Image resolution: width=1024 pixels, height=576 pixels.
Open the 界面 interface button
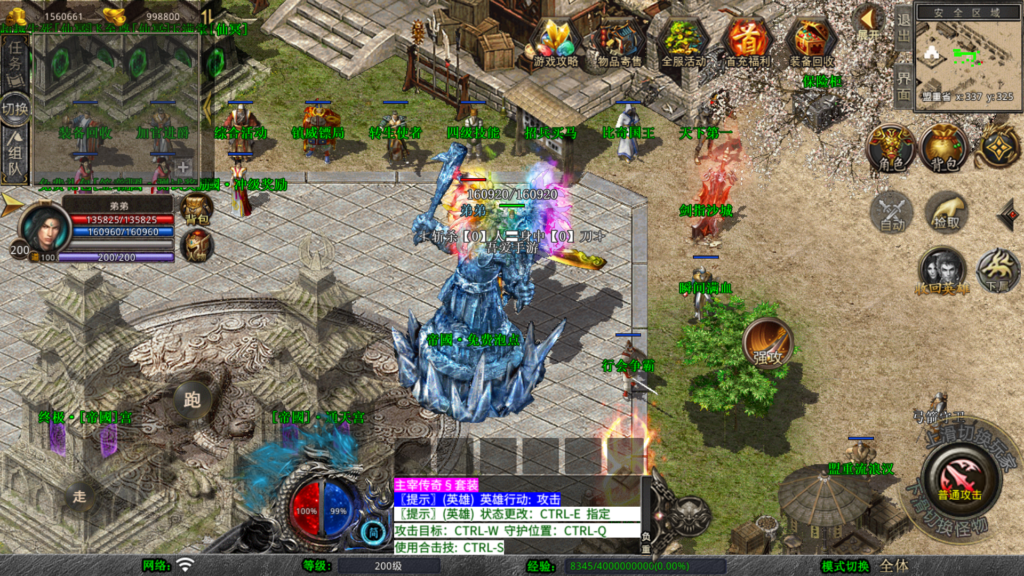pyautogui.click(x=903, y=83)
